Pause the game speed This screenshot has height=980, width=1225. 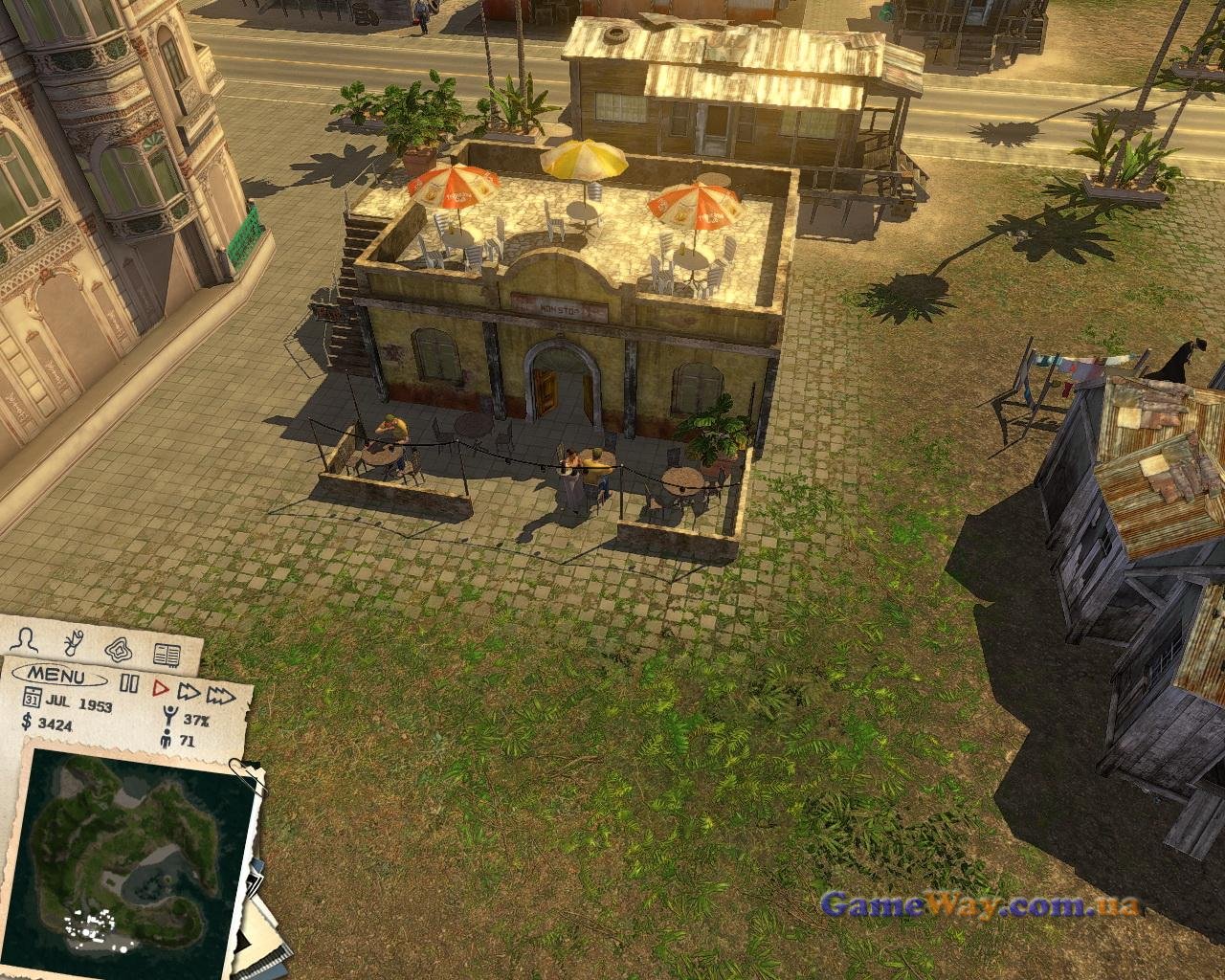[129, 684]
